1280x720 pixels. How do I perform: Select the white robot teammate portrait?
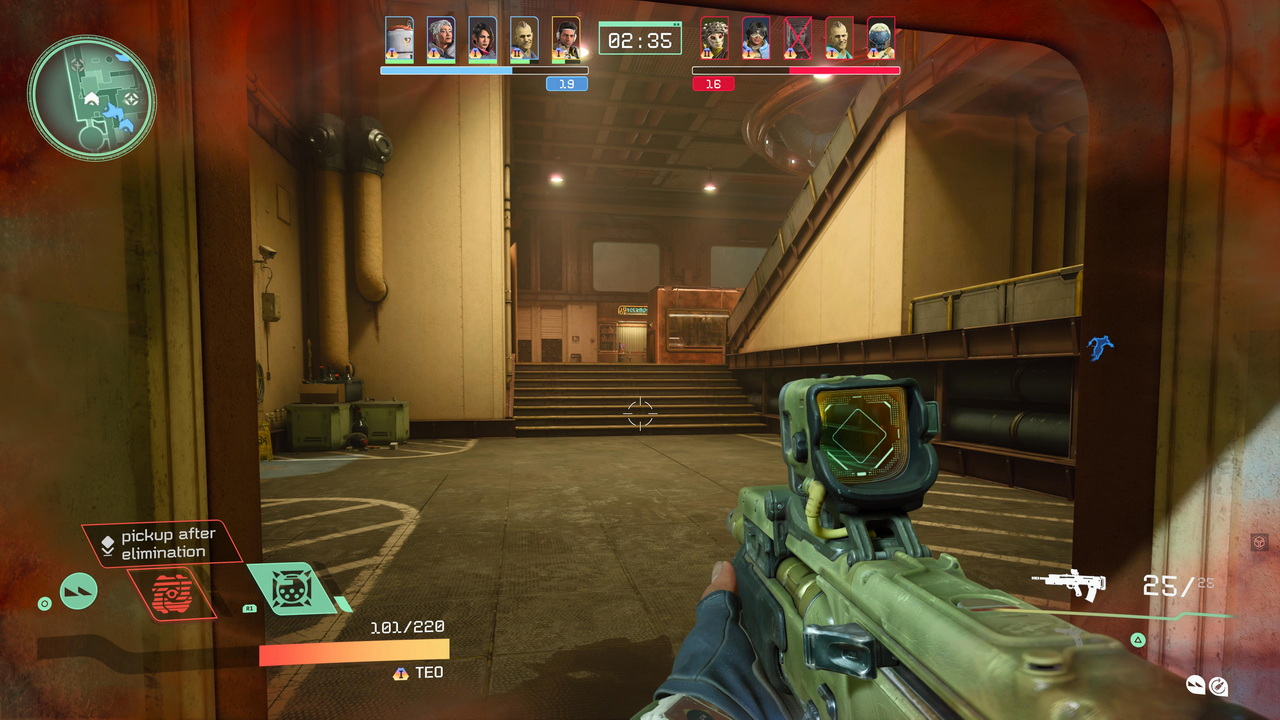pos(399,39)
